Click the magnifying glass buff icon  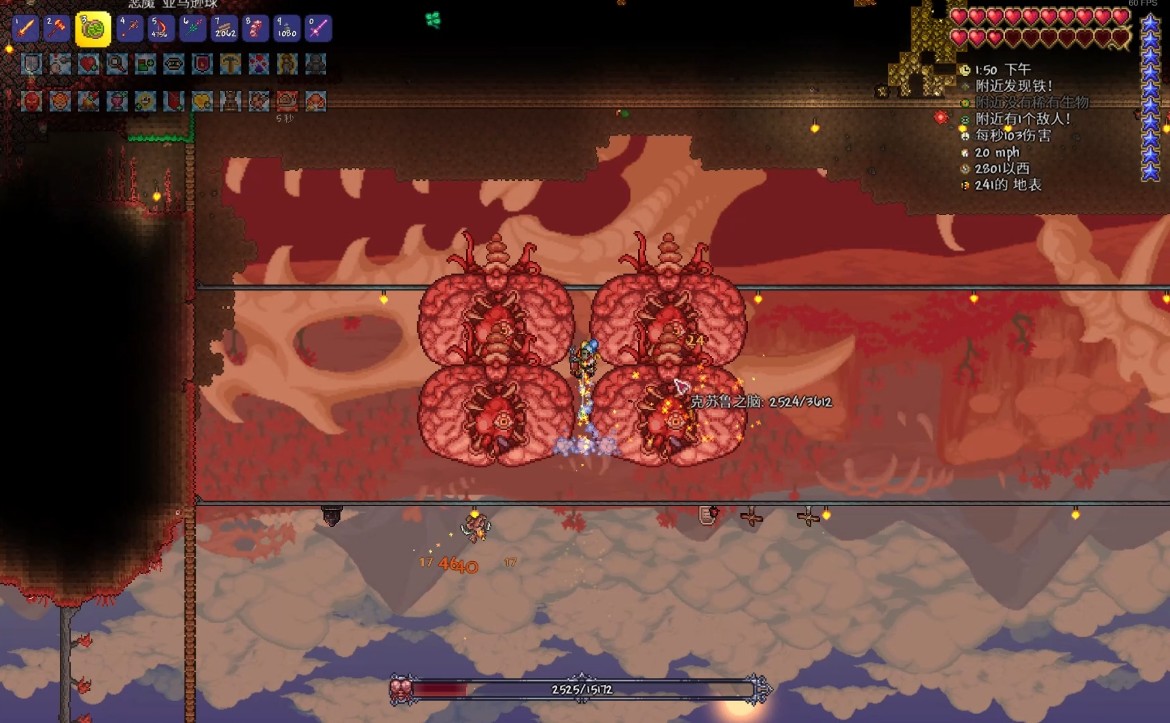tap(117, 65)
